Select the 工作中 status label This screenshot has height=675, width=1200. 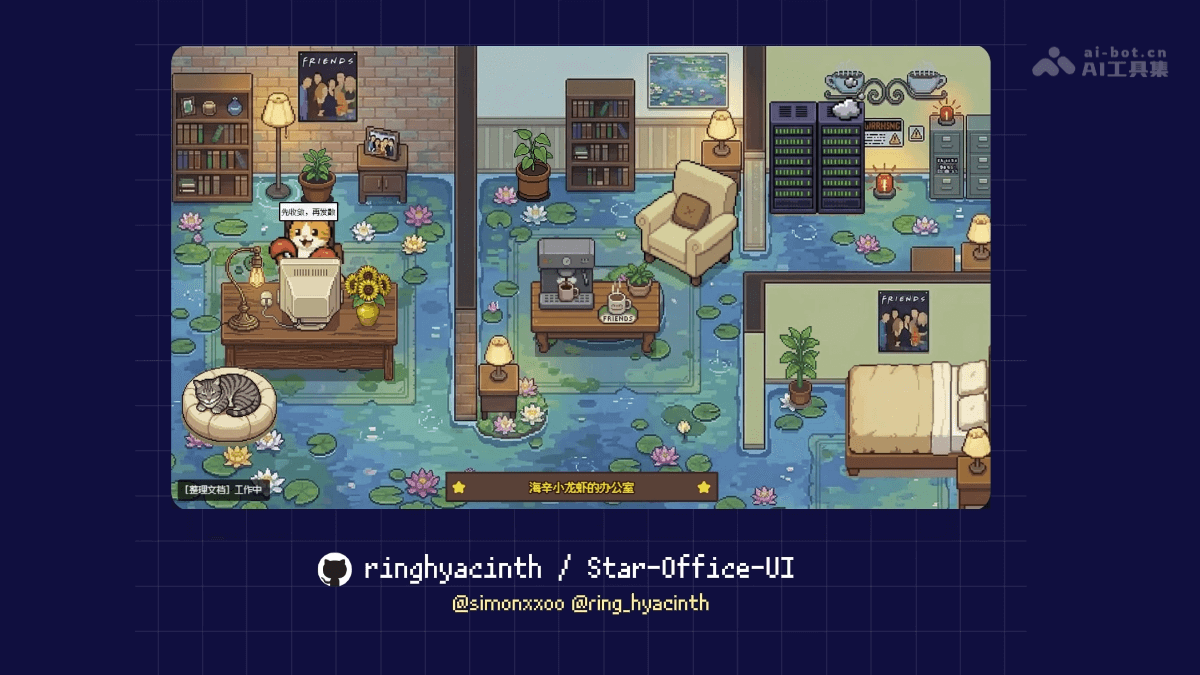tap(250, 490)
